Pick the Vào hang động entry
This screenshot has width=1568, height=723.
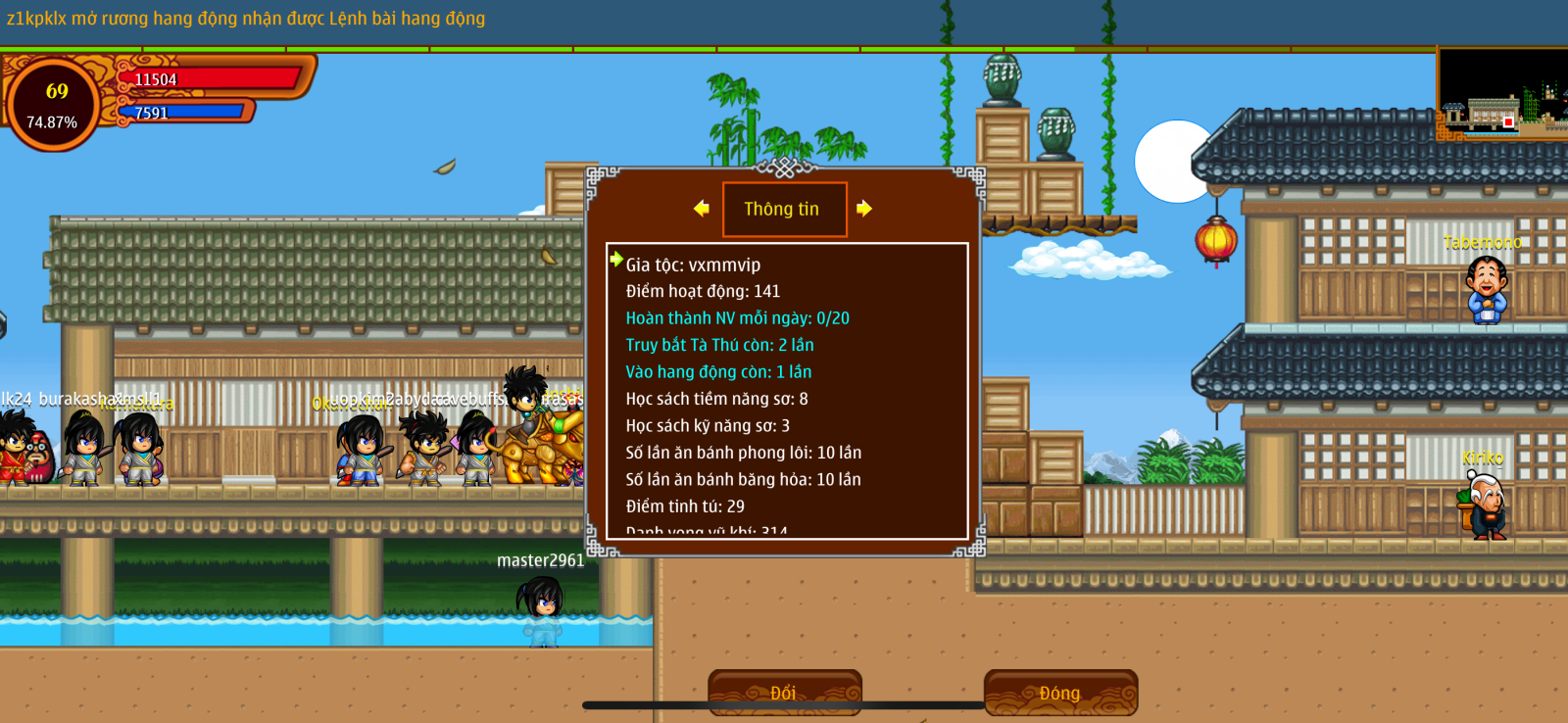718,372
